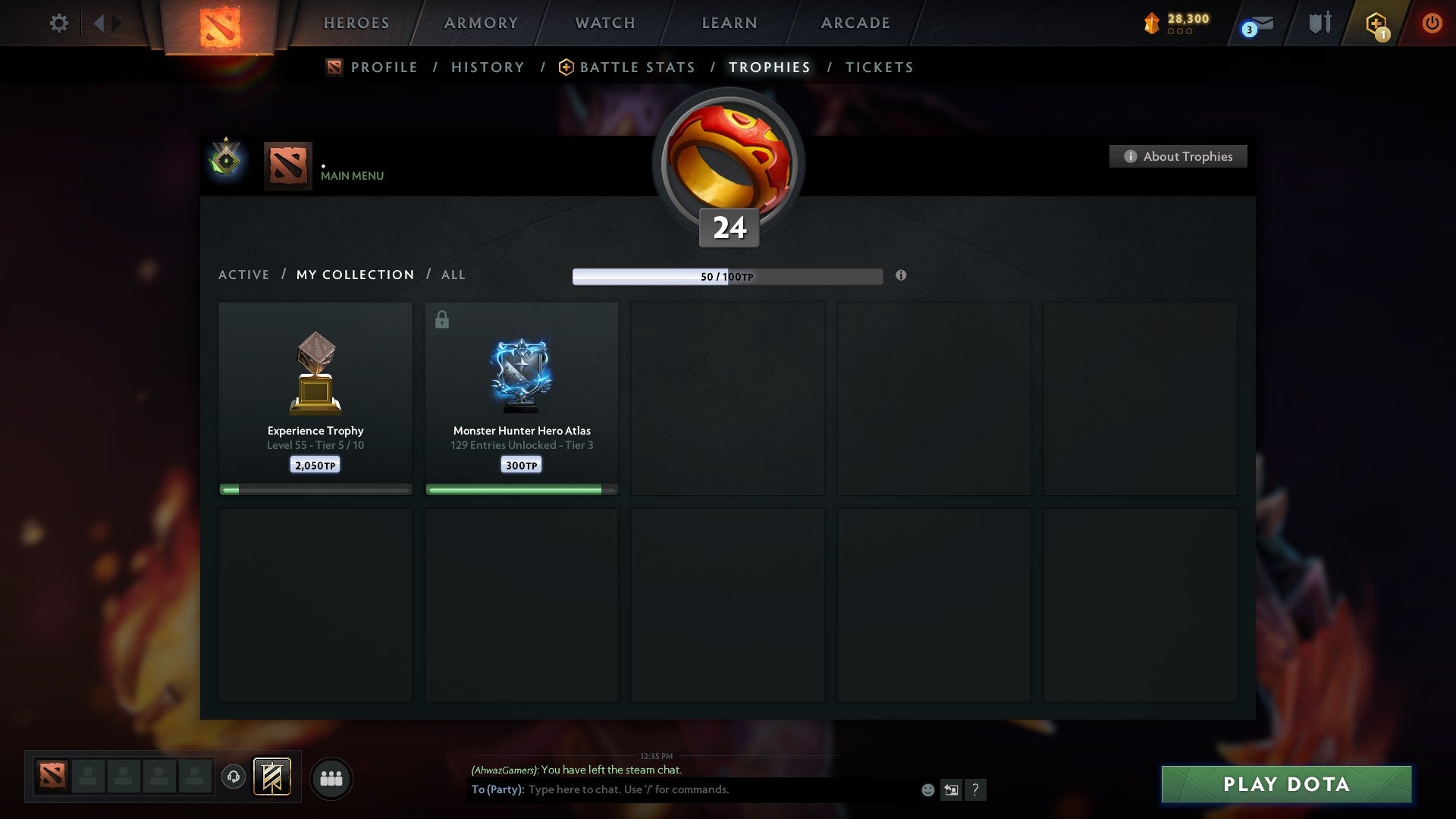Open the shards balance icon

point(1152,23)
